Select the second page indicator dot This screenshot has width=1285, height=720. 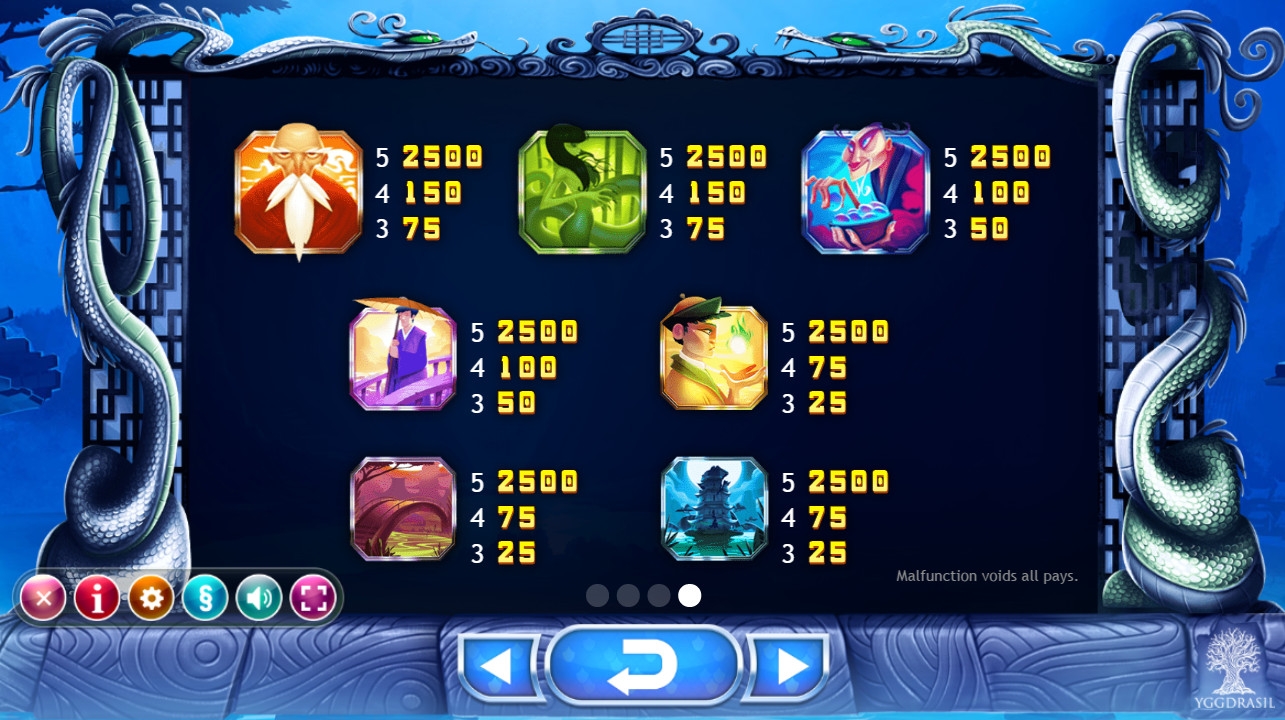click(x=628, y=596)
